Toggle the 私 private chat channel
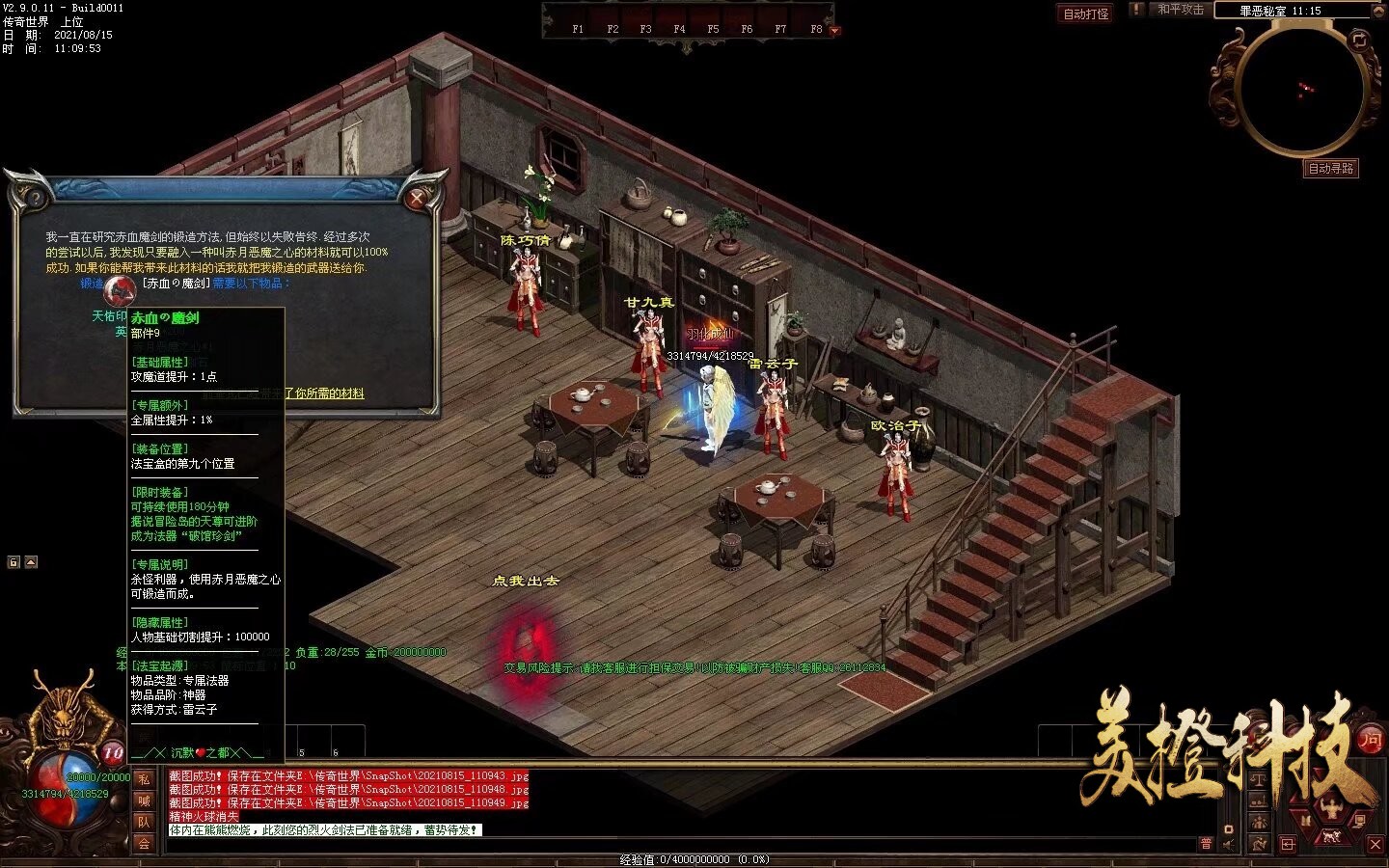Image resolution: width=1389 pixels, height=868 pixels. pos(143,780)
